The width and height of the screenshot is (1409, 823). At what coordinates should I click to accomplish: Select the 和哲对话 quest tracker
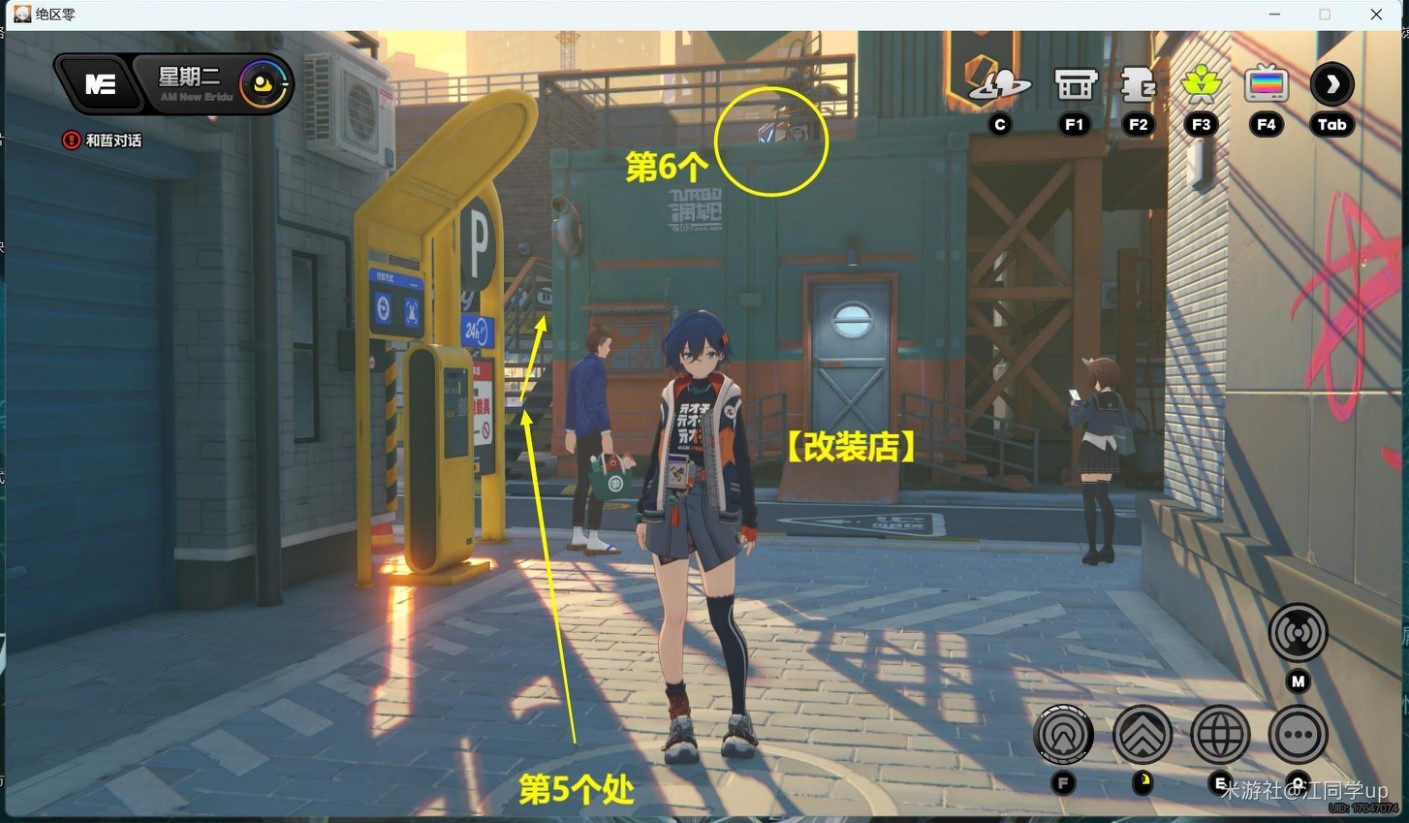(102, 140)
